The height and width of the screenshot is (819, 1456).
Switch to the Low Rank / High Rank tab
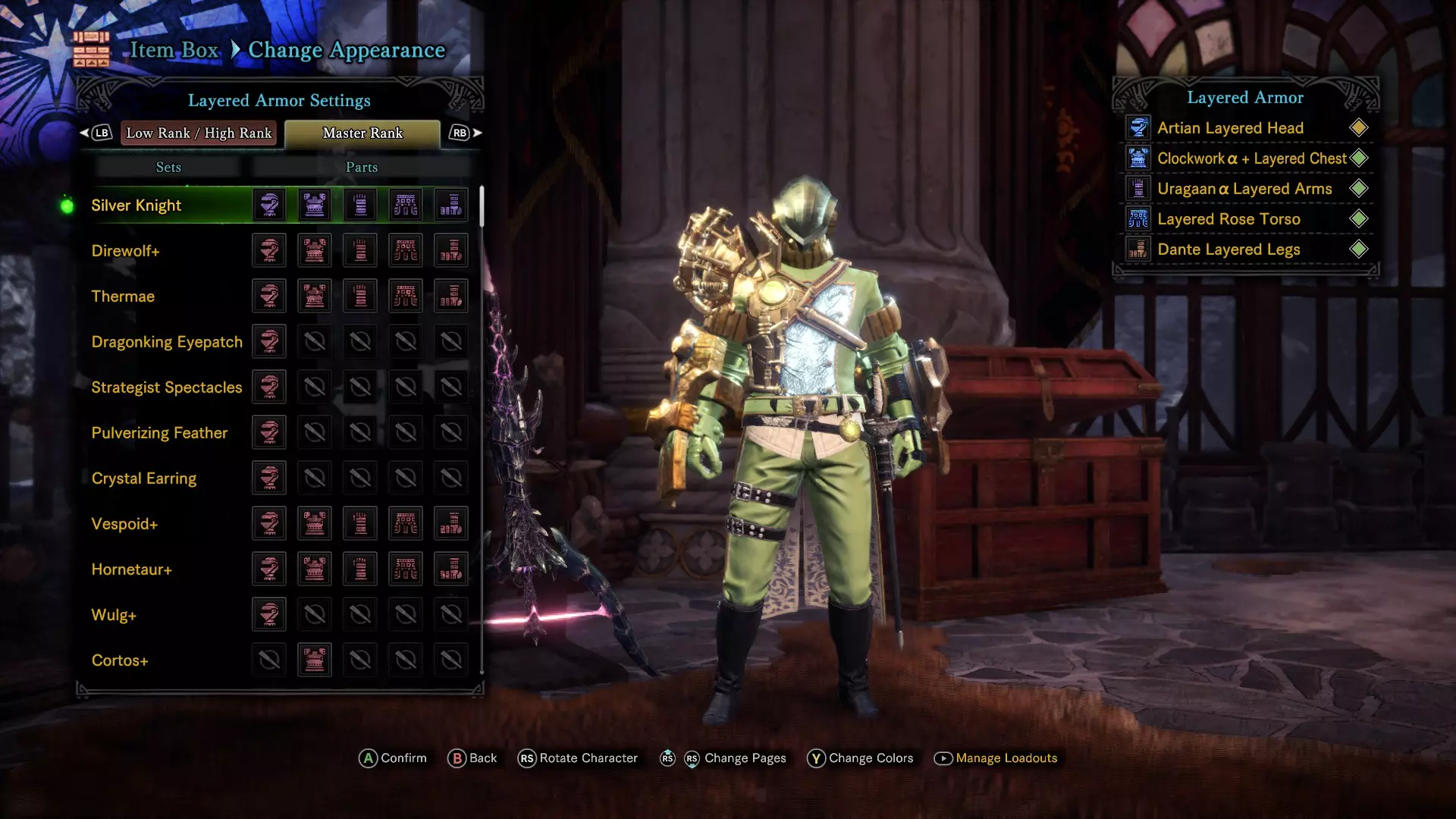(x=199, y=133)
